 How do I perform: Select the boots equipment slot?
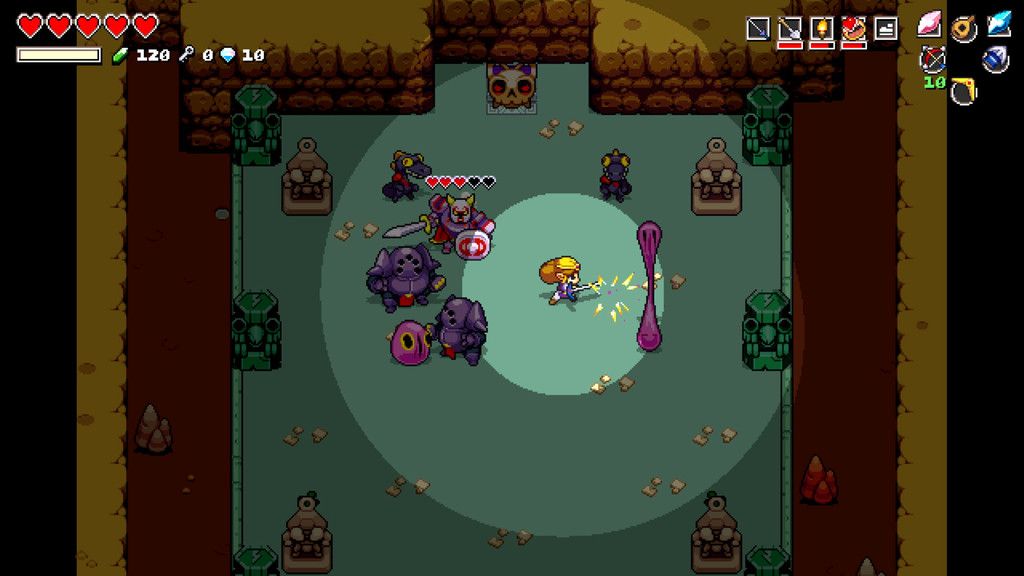coord(885,29)
